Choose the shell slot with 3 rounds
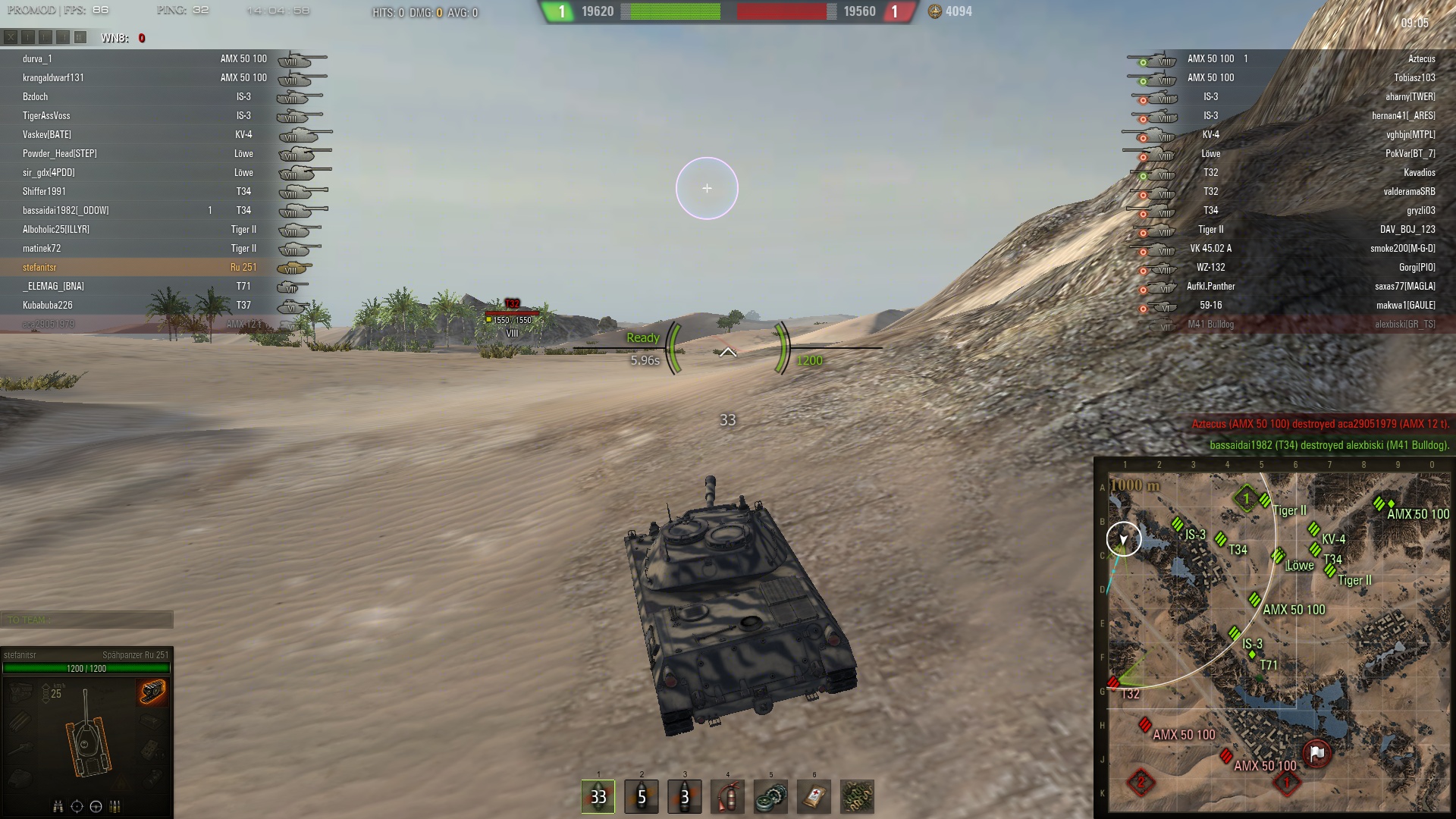This screenshot has width=1456, height=819. pyautogui.click(x=685, y=796)
